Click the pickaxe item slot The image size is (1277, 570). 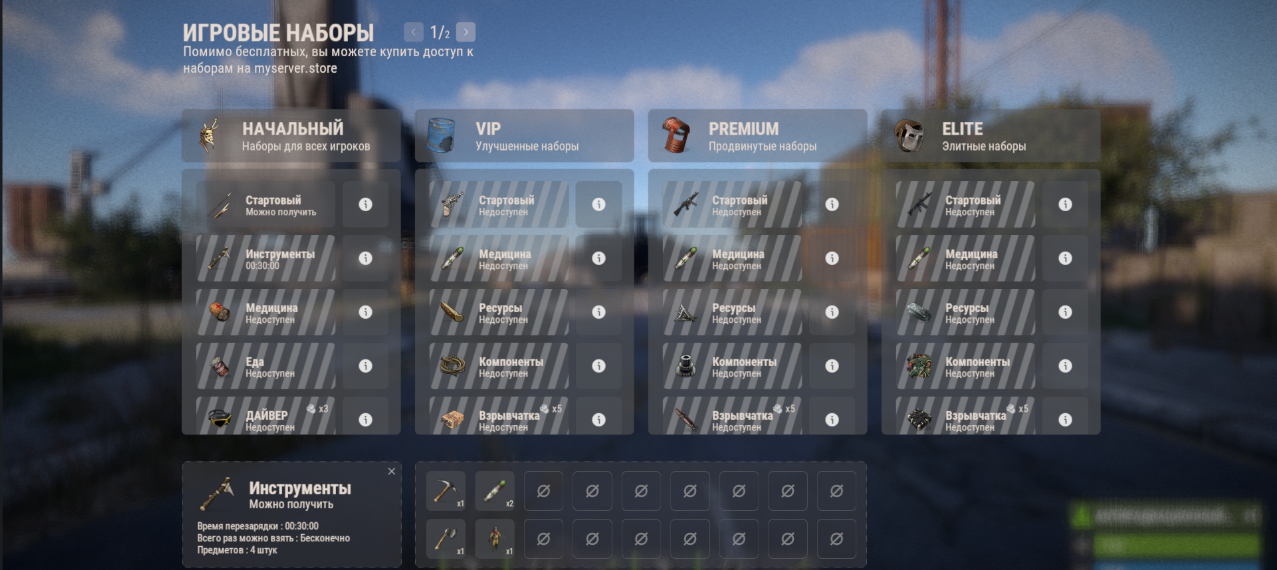click(445, 491)
